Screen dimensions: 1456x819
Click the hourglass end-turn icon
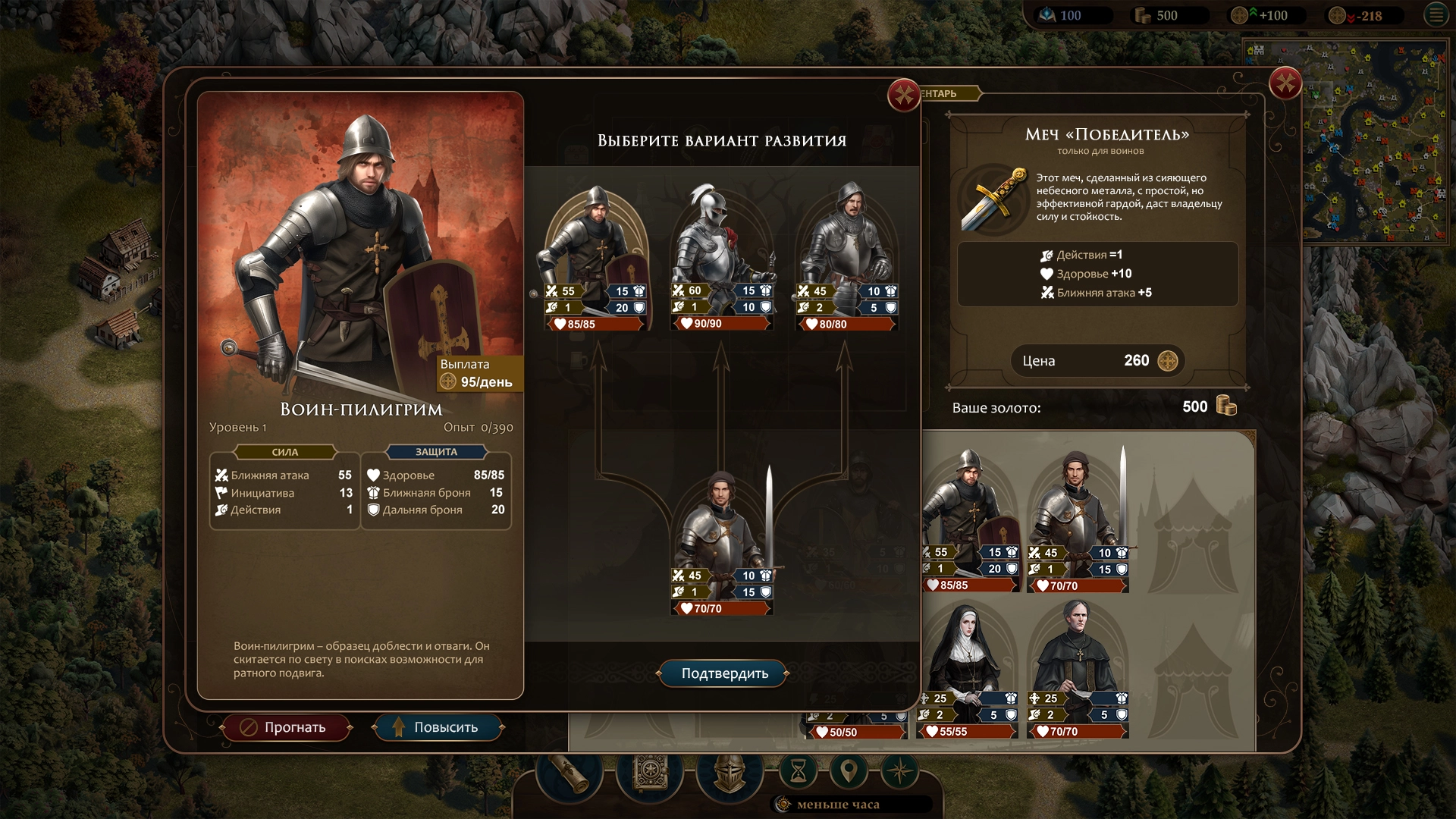click(799, 772)
